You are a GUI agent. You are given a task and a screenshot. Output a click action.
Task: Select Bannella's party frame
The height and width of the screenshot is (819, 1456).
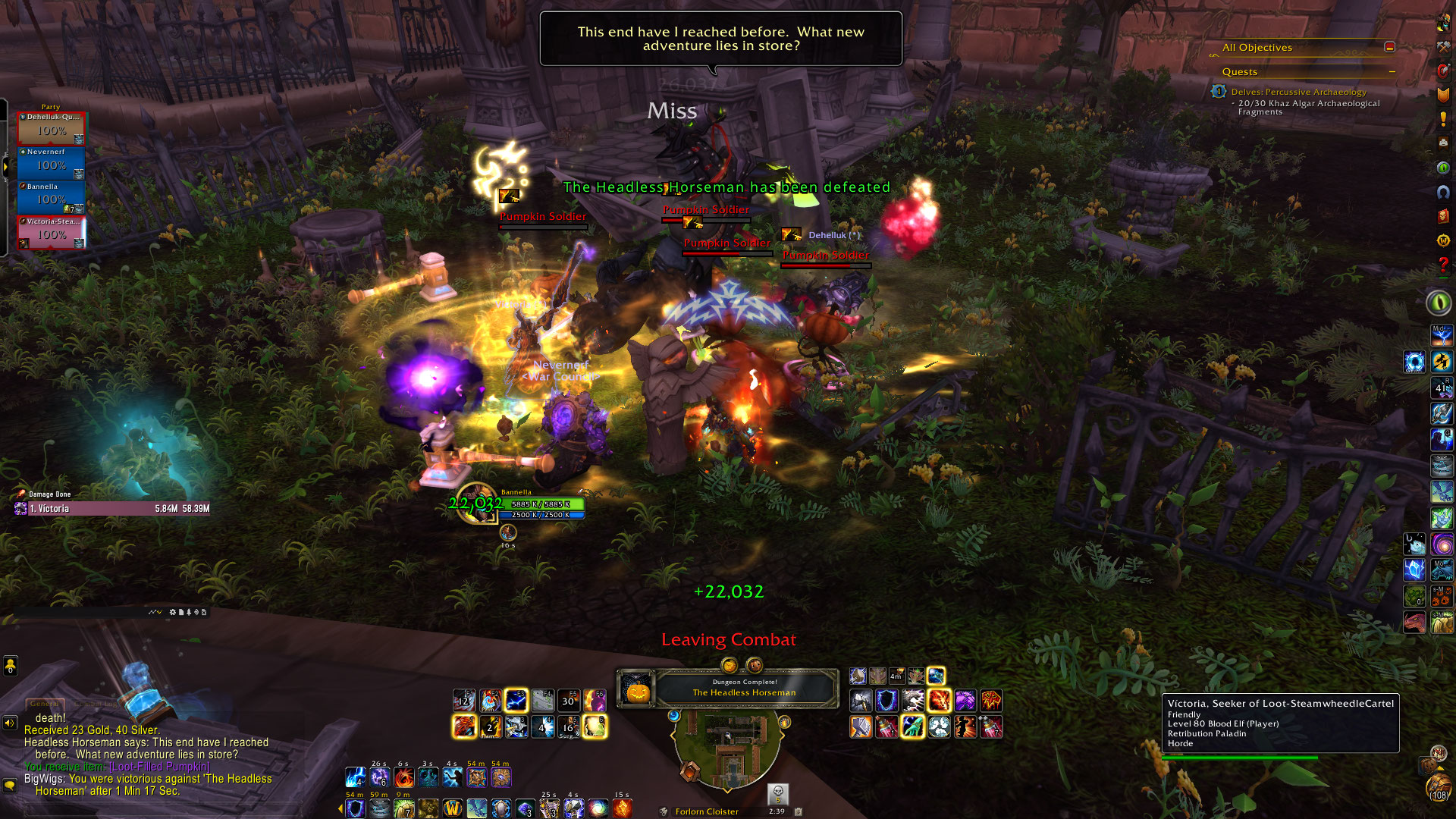pos(51,197)
